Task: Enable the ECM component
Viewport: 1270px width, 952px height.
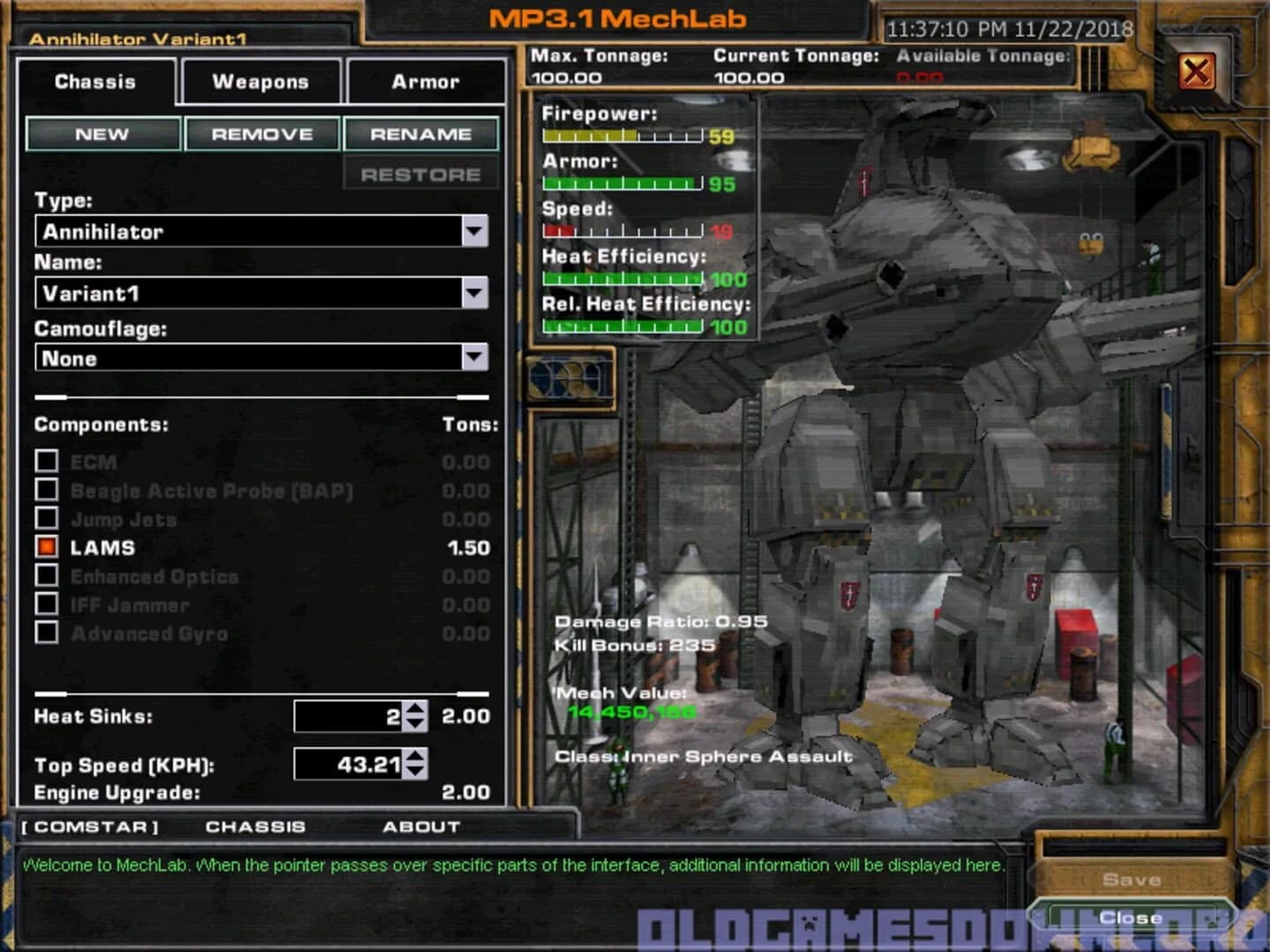Action: [48, 462]
